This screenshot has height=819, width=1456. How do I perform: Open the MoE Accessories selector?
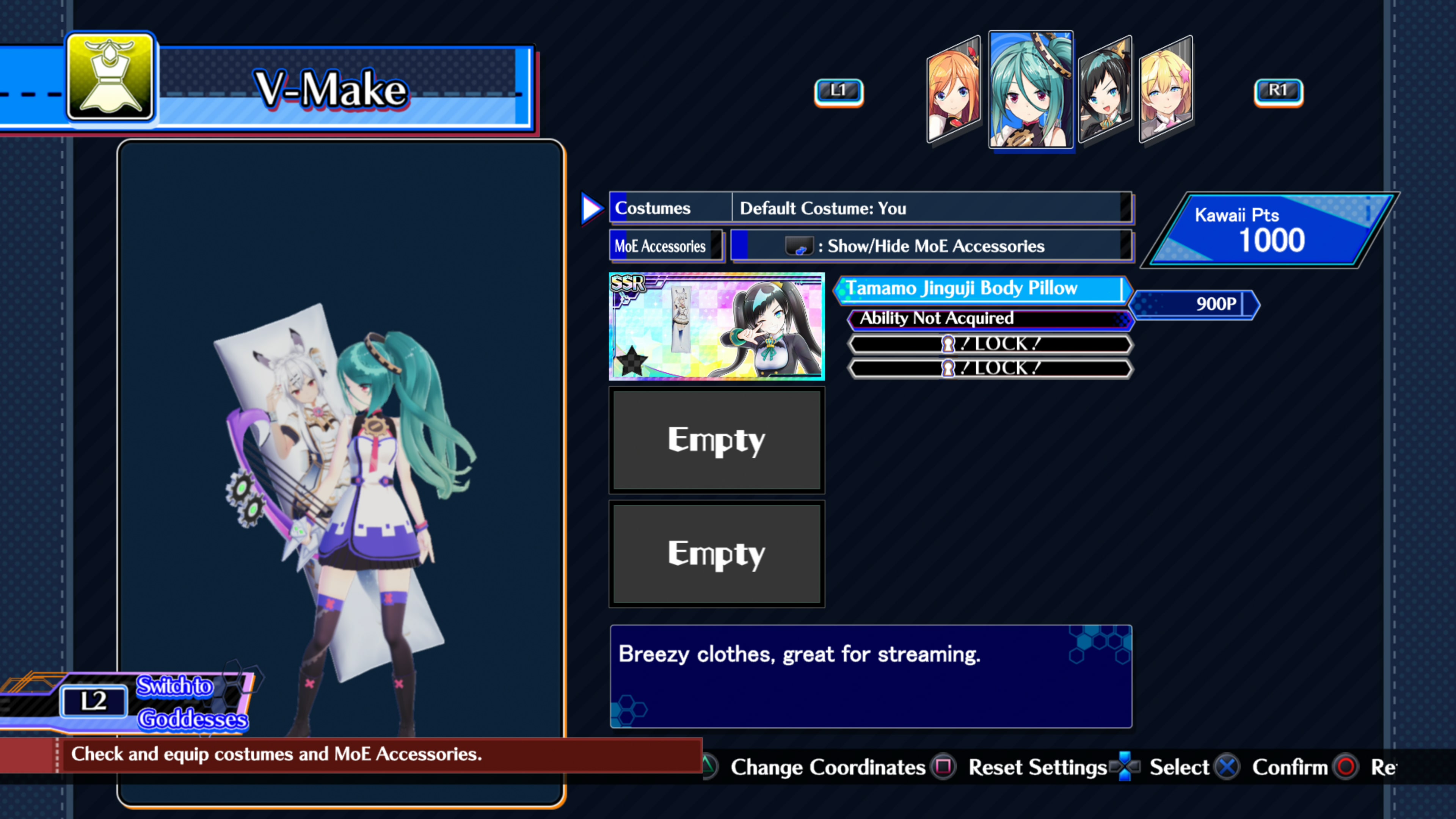[666, 246]
